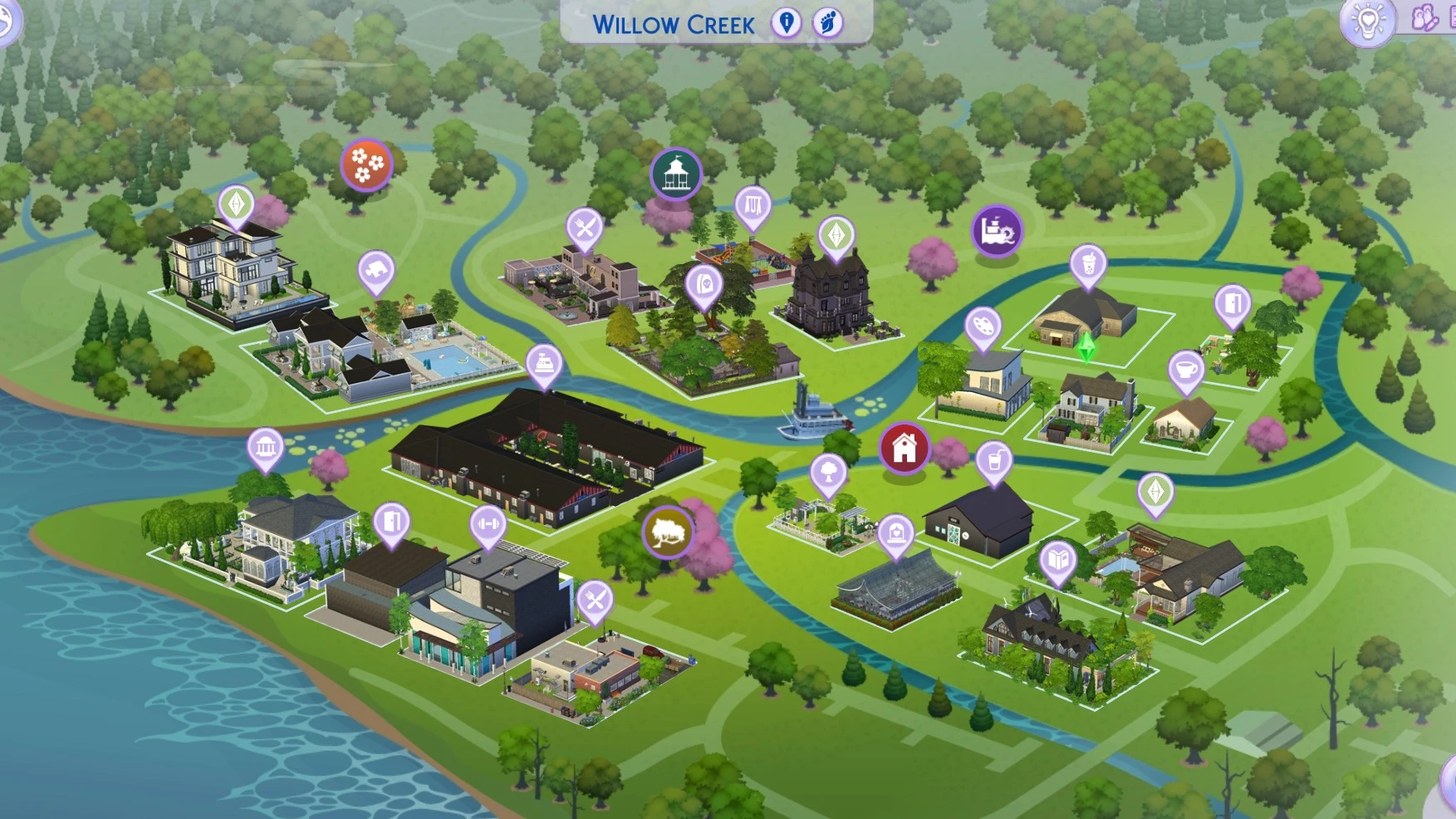1456x819 pixels.
Task: Select the tombstone skull lot marker
Action: coord(704,285)
